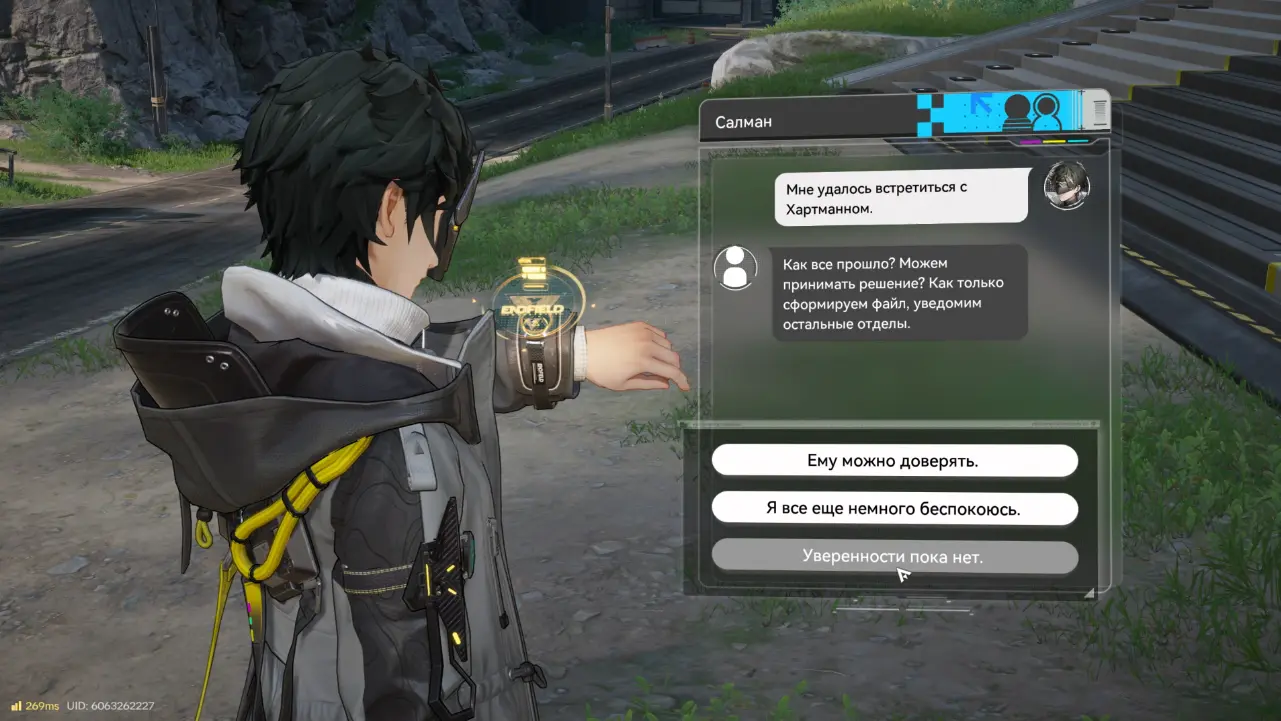The height and width of the screenshot is (721, 1281).
Task: Choose reply "Ему можно доверять."
Action: point(893,461)
